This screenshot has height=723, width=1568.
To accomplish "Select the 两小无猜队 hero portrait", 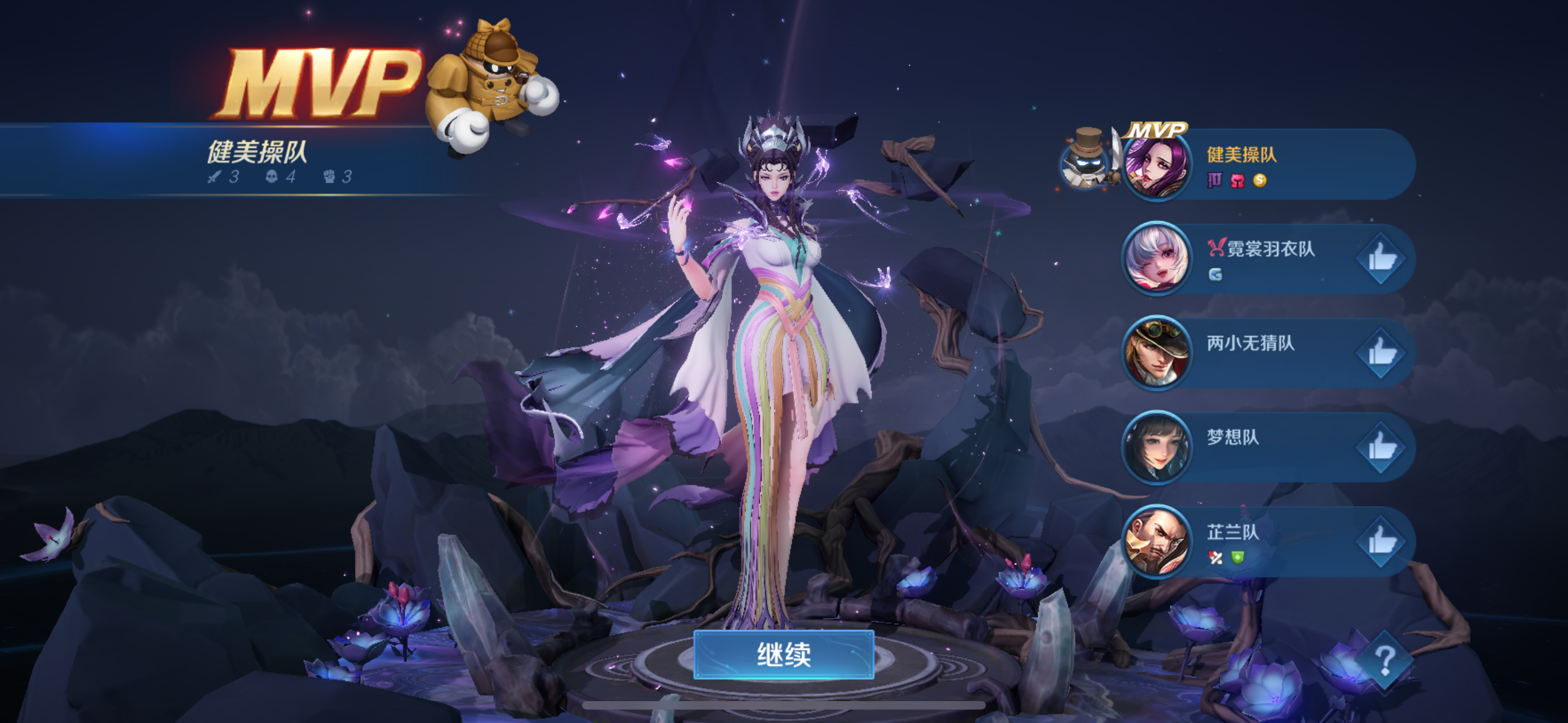I will tap(1156, 353).
